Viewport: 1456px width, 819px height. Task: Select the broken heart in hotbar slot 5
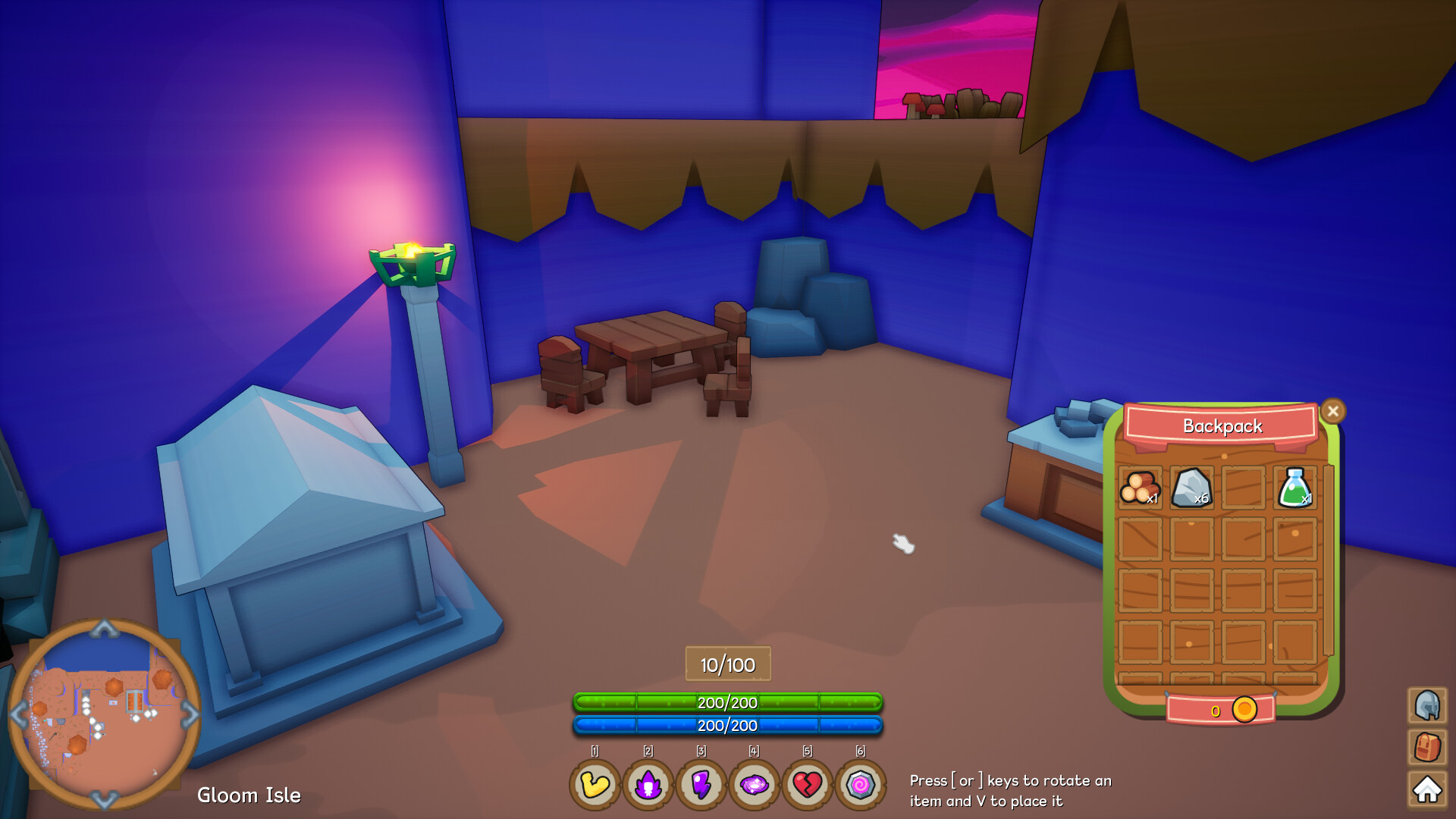[807, 786]
